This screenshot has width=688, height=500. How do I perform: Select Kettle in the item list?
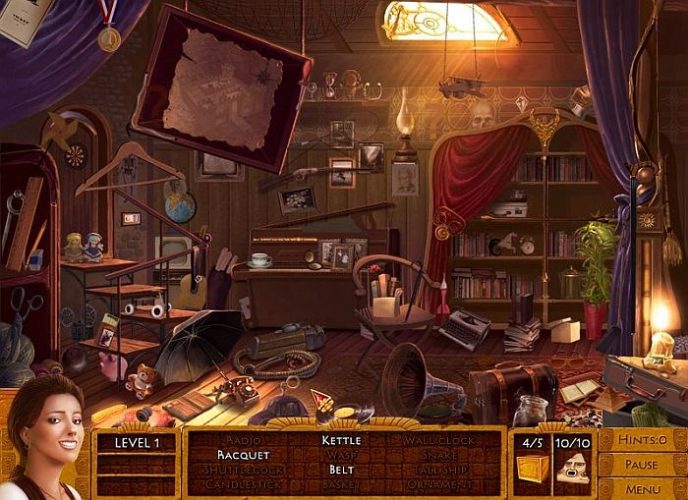tap(341, 440)
